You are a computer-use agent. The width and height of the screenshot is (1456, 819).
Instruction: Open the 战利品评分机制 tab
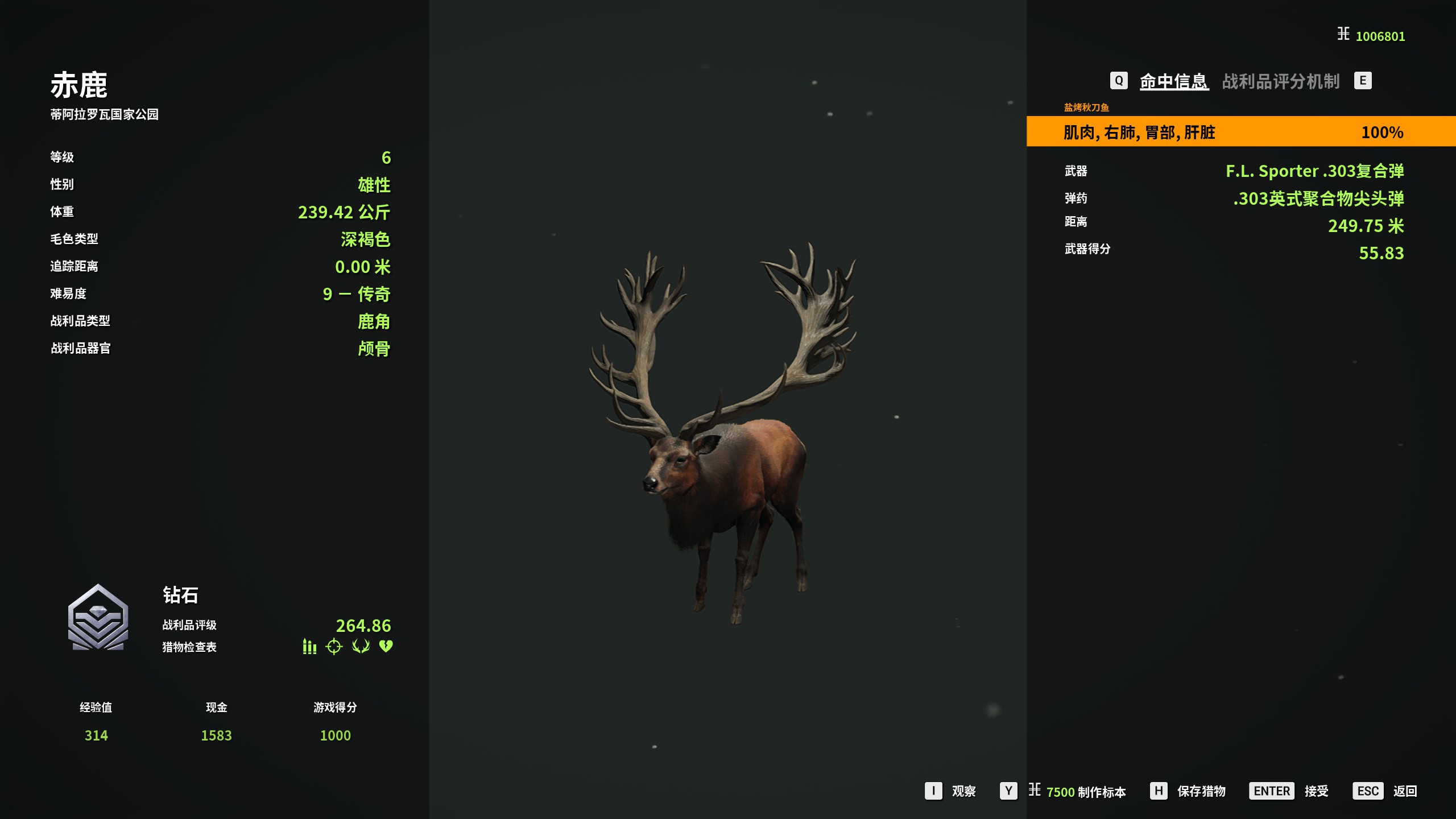coord(1280,81)
